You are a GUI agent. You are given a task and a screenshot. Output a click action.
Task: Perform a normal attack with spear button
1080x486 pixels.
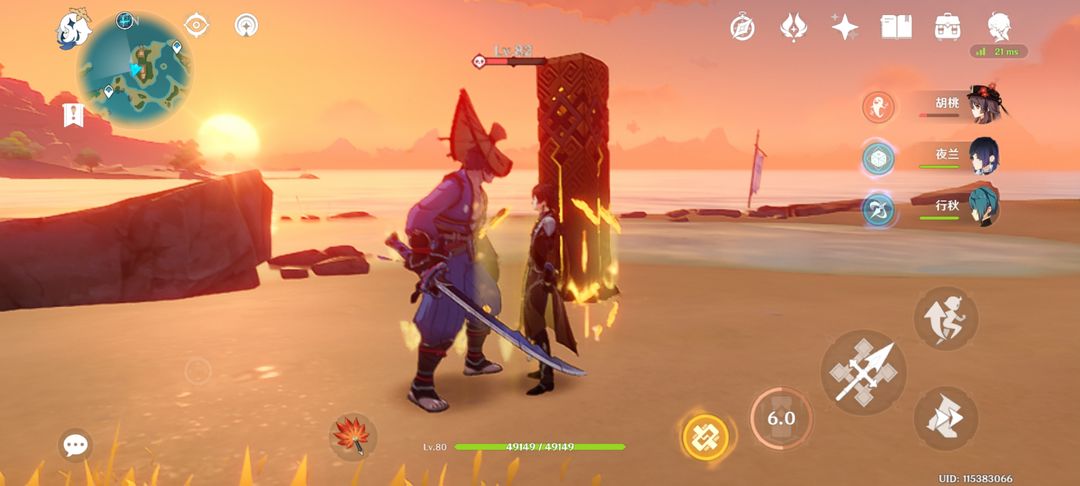click(x=863, y=372)
